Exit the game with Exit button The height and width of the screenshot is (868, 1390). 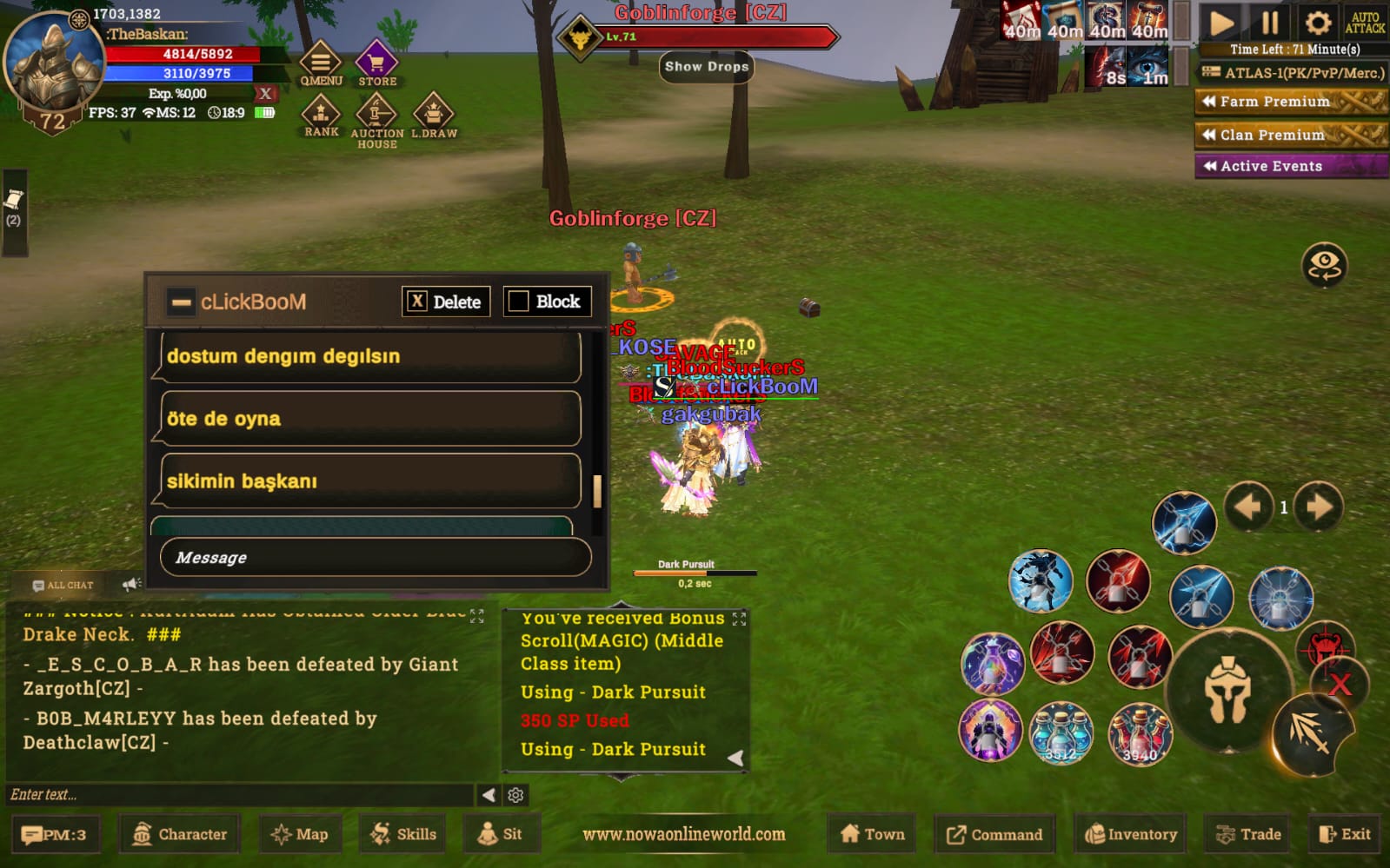1344,834
